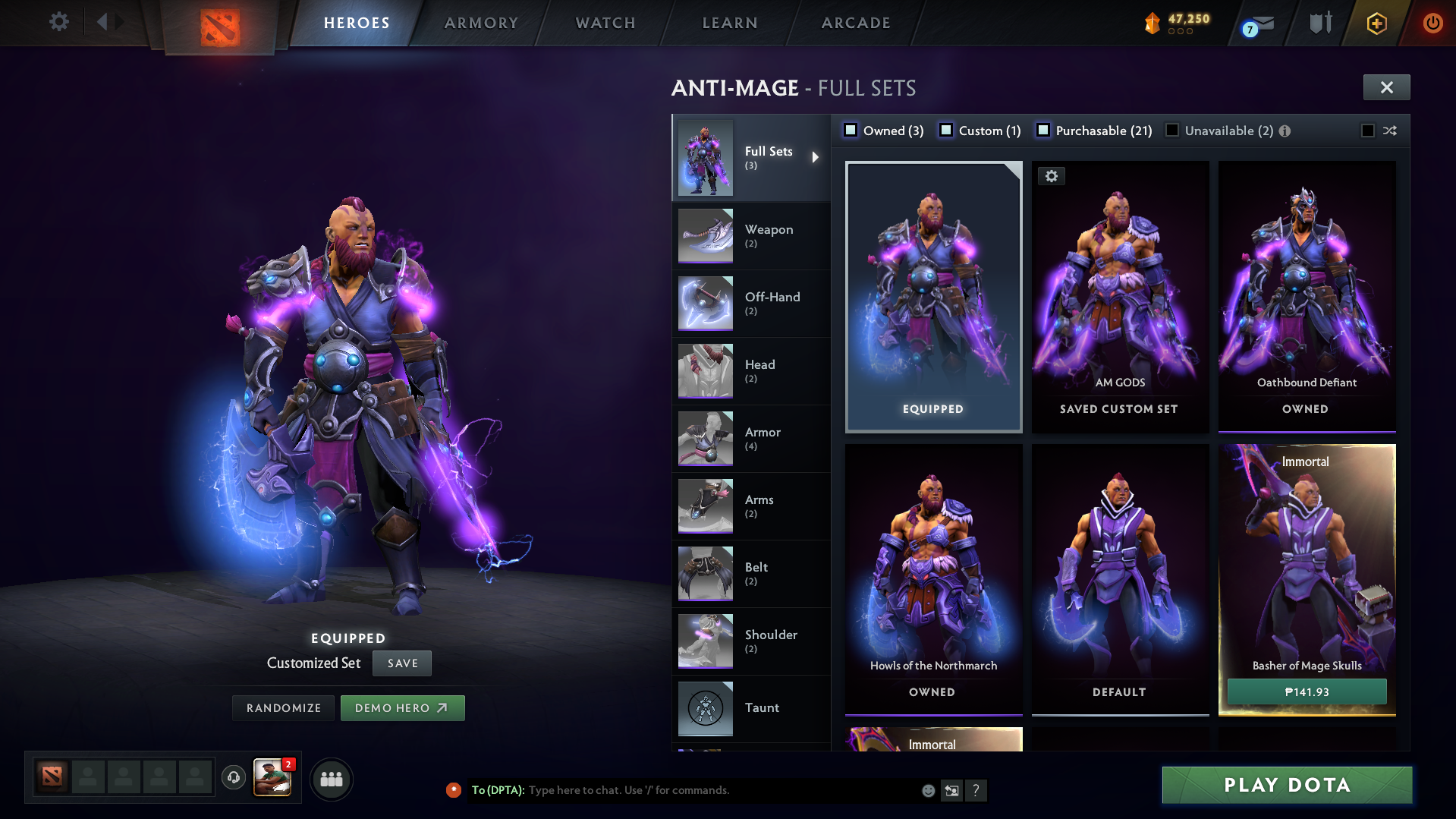Open voice chat headset icon near party slots
The height and width of the screenshot is (819, 1456).
233,779
